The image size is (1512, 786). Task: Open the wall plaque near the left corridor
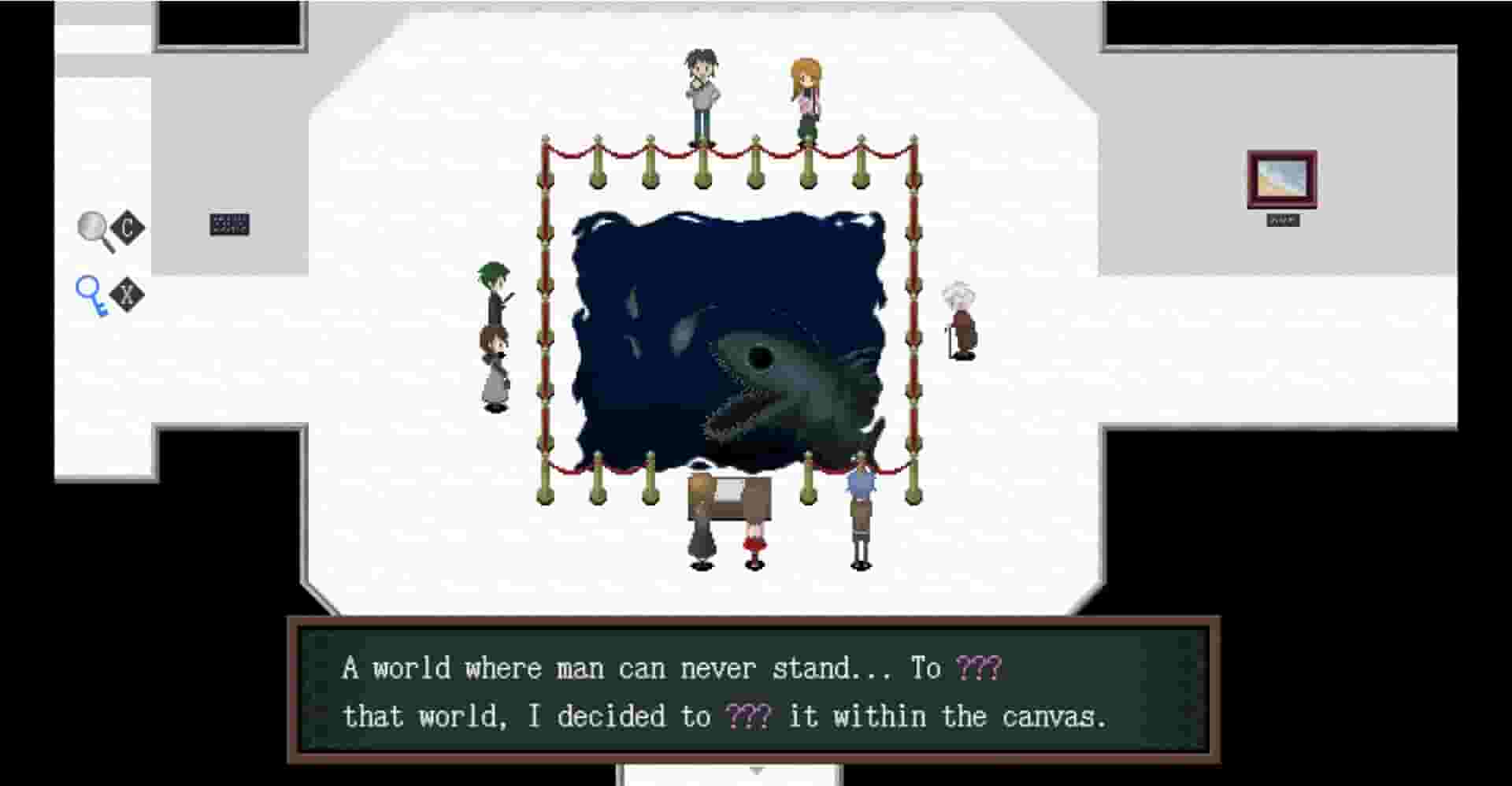[230, 223]
